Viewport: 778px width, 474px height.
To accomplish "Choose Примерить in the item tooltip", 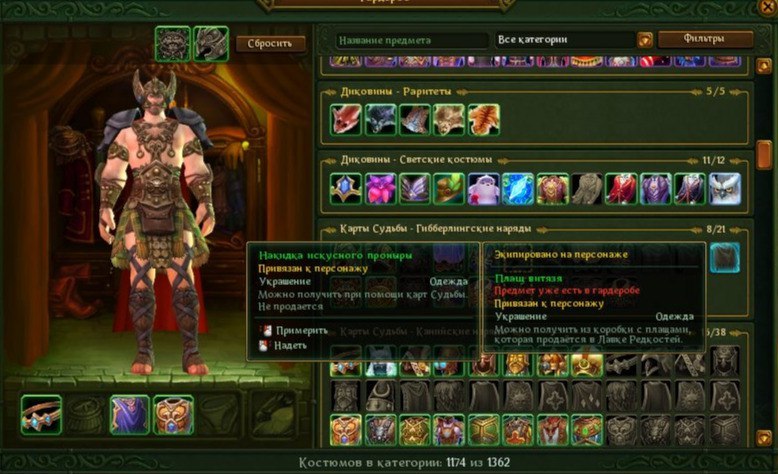I will 301,330.
